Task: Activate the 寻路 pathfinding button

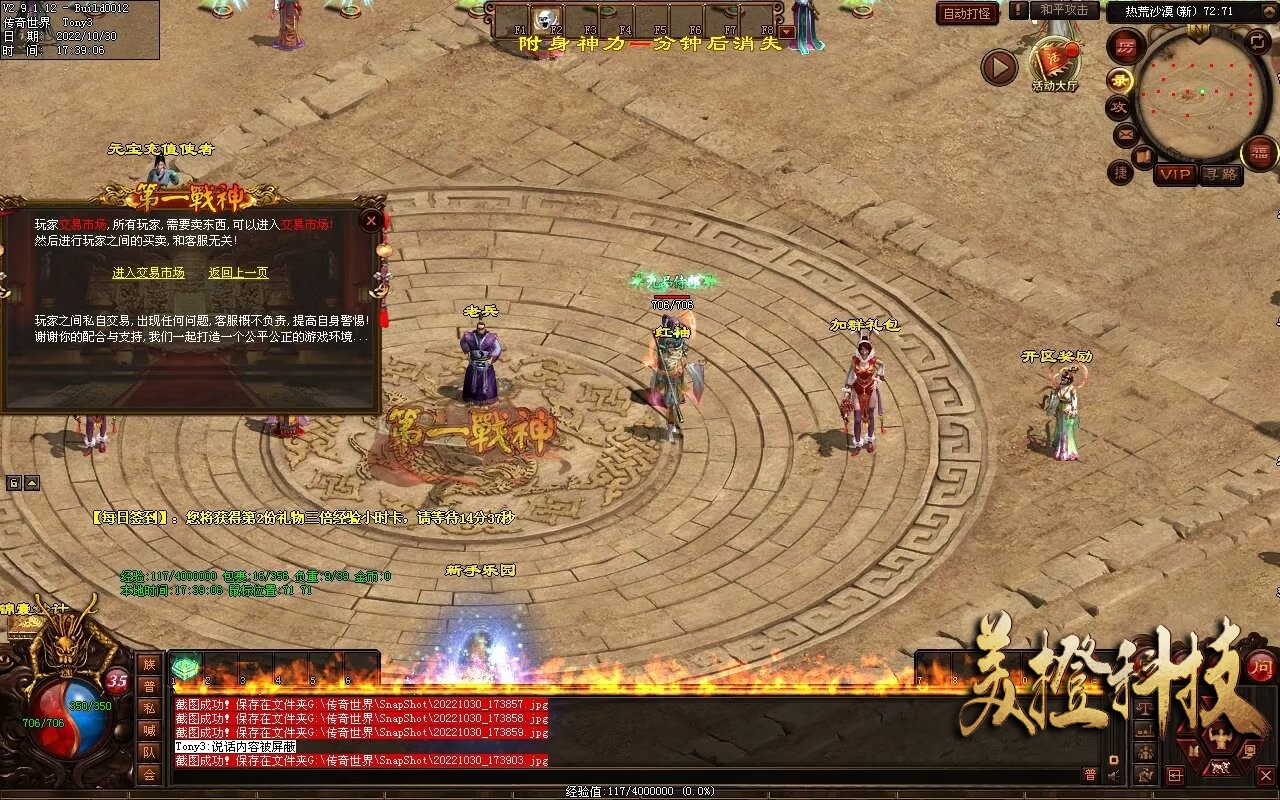Action: 1220,174
